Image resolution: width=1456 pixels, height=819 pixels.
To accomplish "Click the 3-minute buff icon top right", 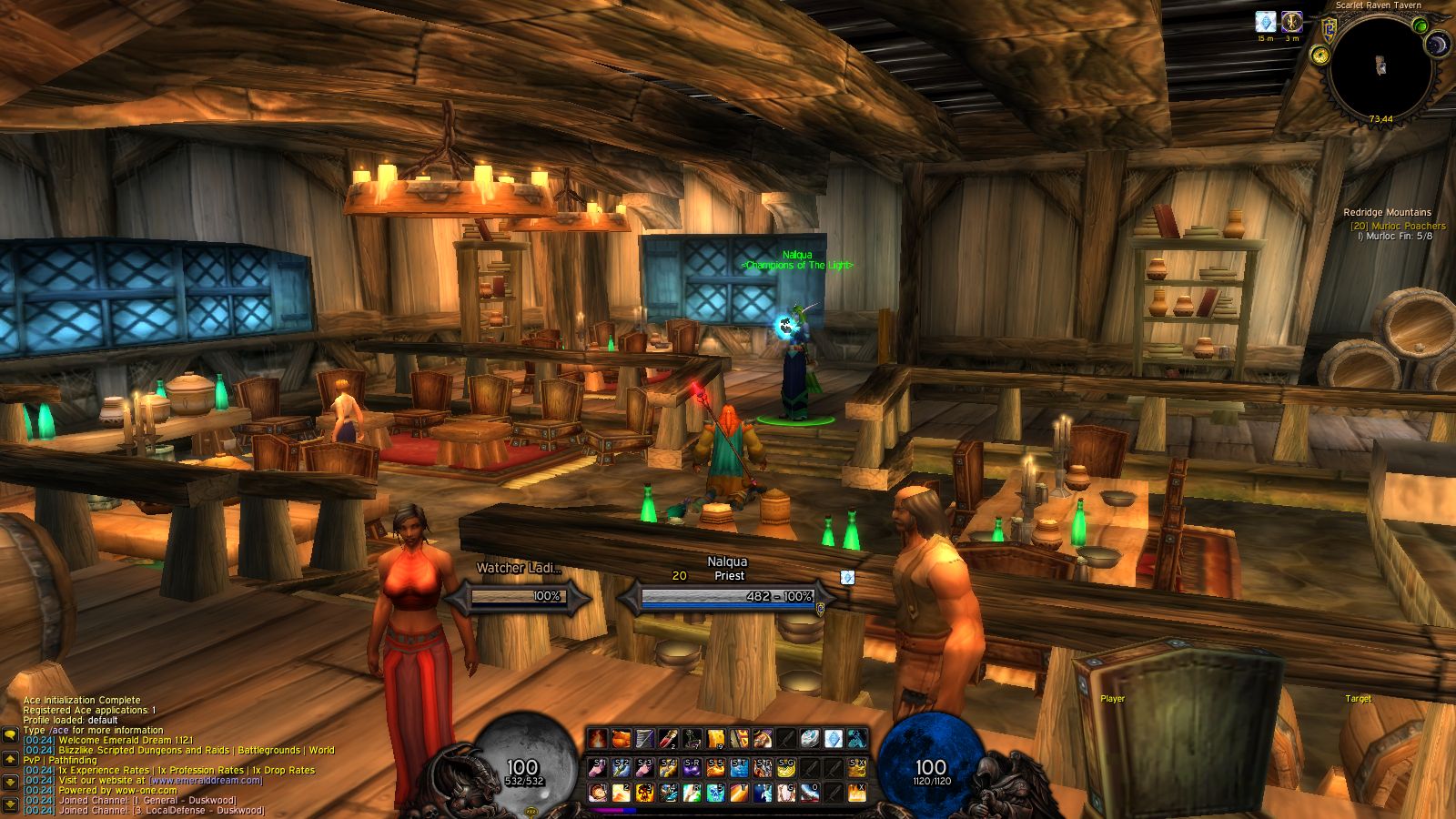I will [x=1291, y=23].
